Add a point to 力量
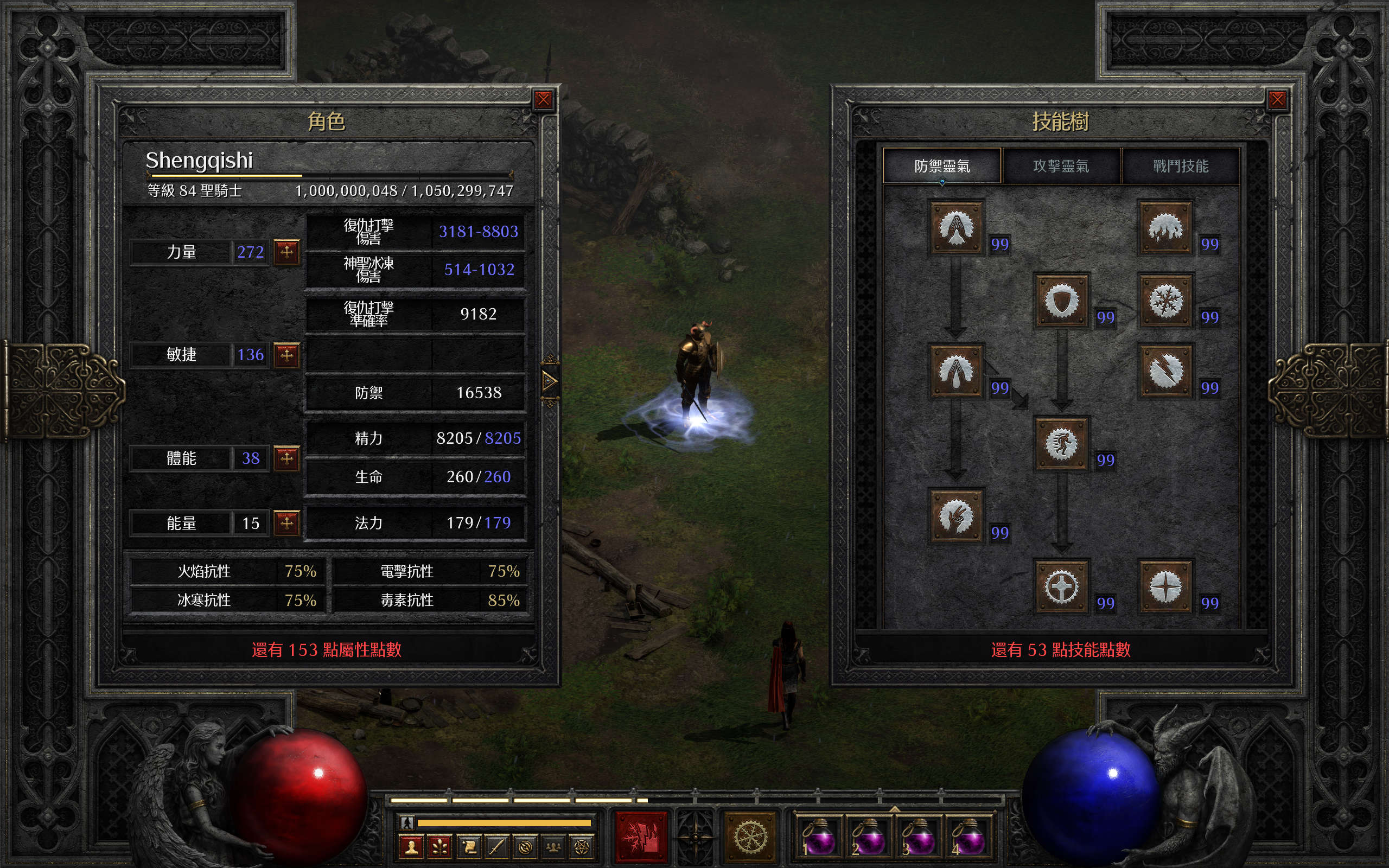The height and width of the screenshot is (868, 1389). point(286,251)
